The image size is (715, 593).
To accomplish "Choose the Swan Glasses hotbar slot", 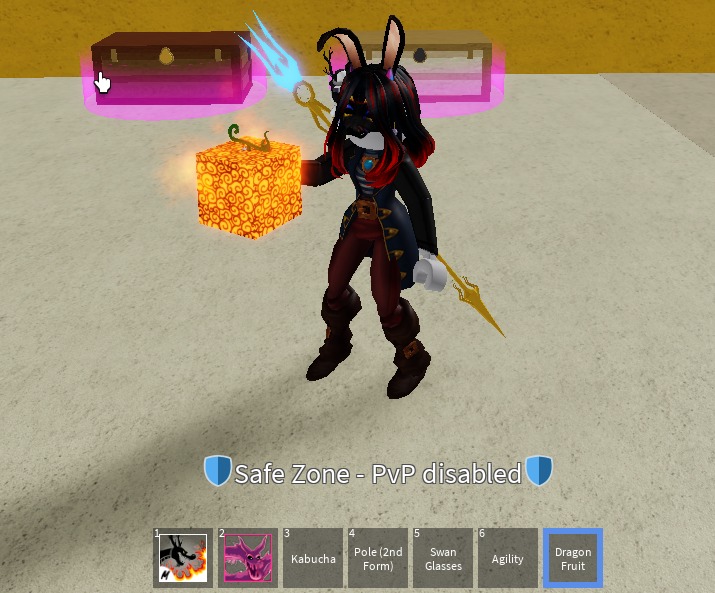I will tap(443, 558).
